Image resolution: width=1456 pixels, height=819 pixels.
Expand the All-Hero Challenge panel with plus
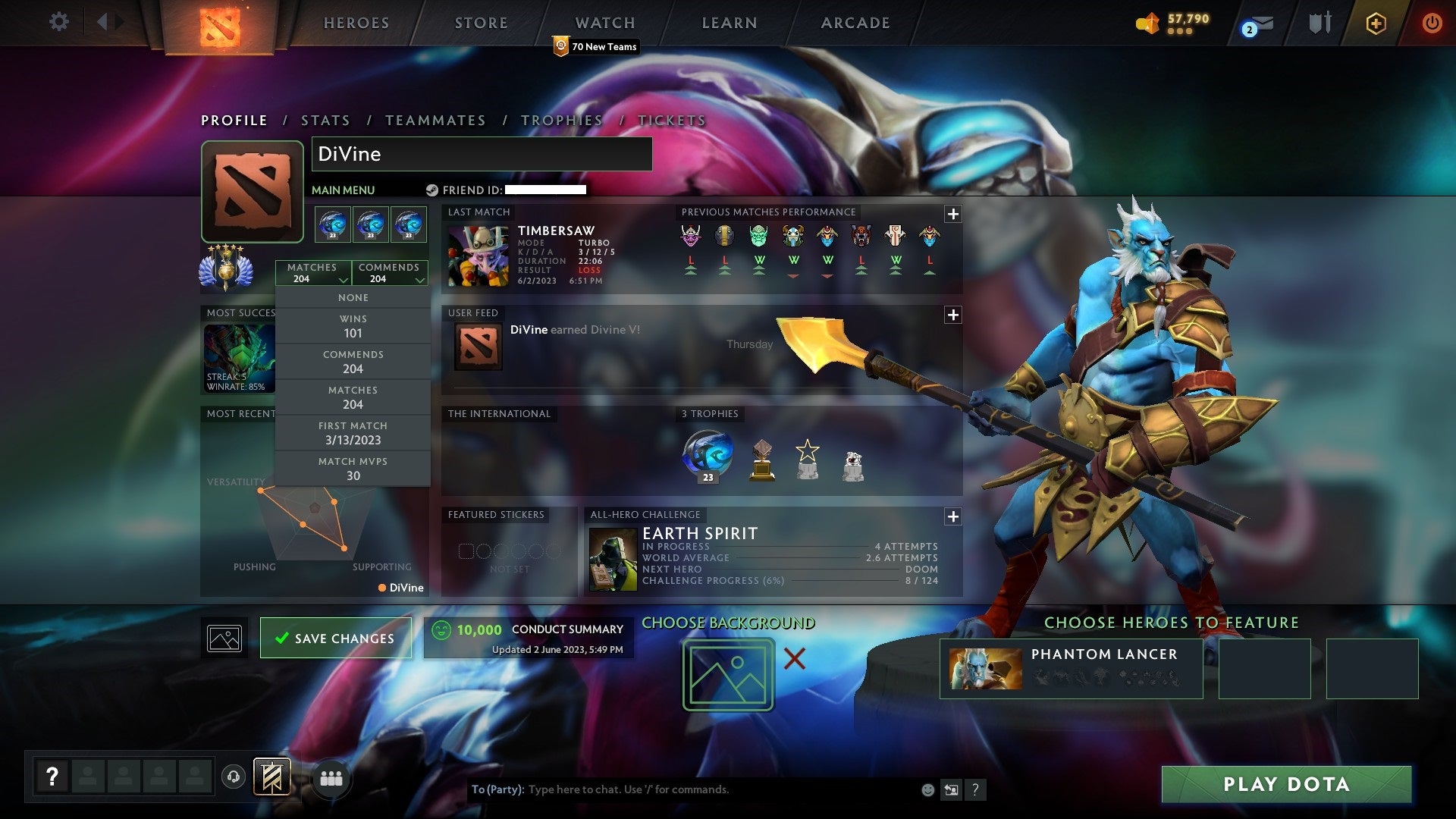point(953,516)
